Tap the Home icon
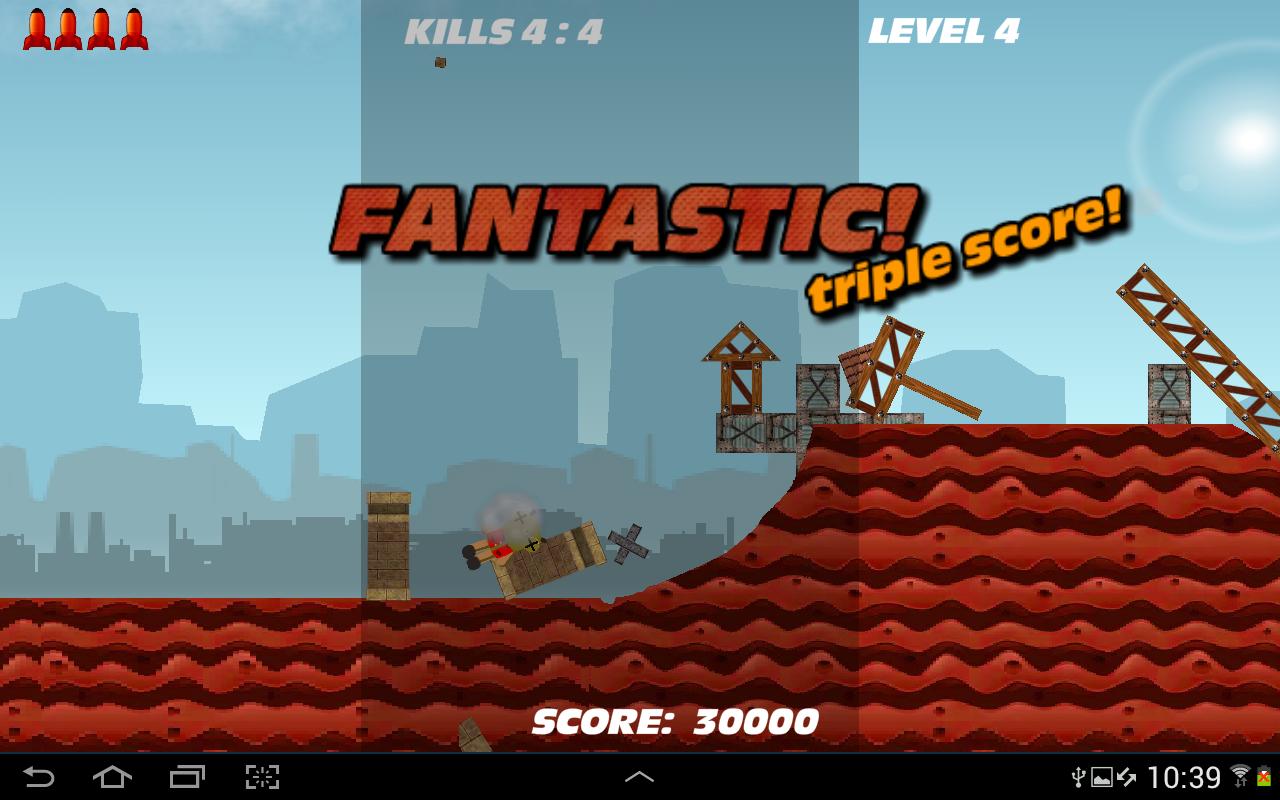The height and width of the screenshot is (800, 1280). tap(113, 779)
